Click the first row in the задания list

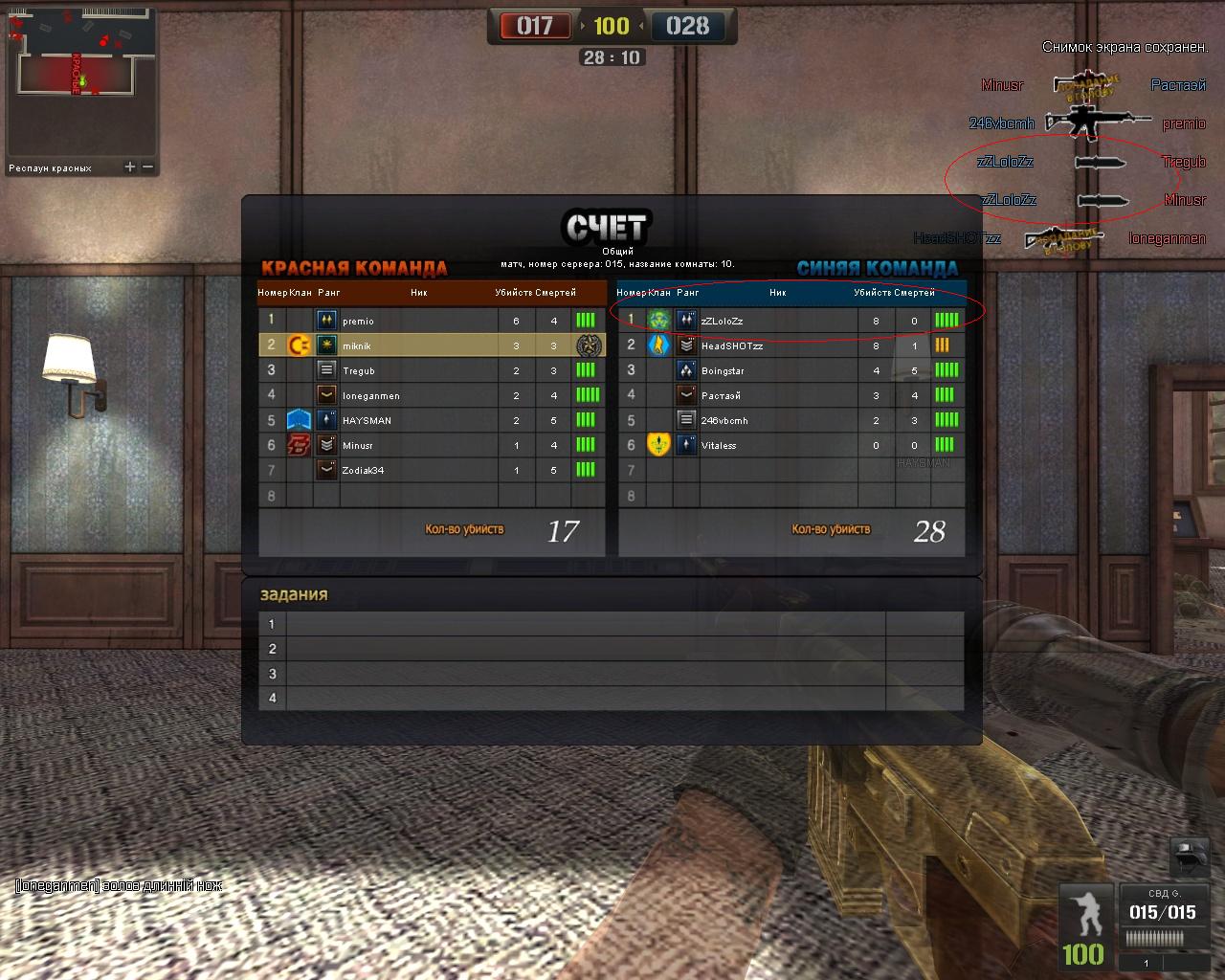(x=611, y=624)
